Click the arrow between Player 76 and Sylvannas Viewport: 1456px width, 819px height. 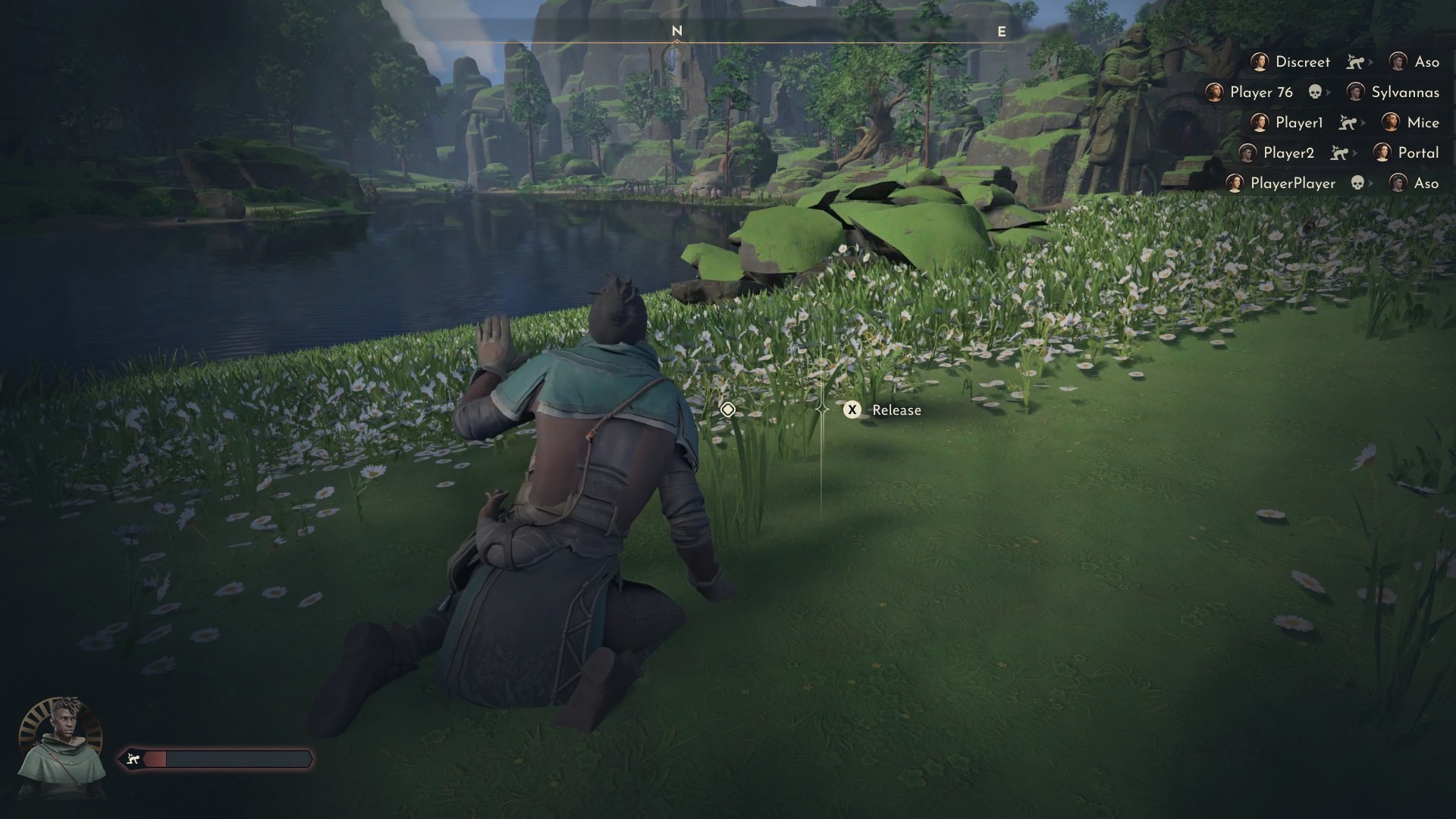(x=1329, y=92)
